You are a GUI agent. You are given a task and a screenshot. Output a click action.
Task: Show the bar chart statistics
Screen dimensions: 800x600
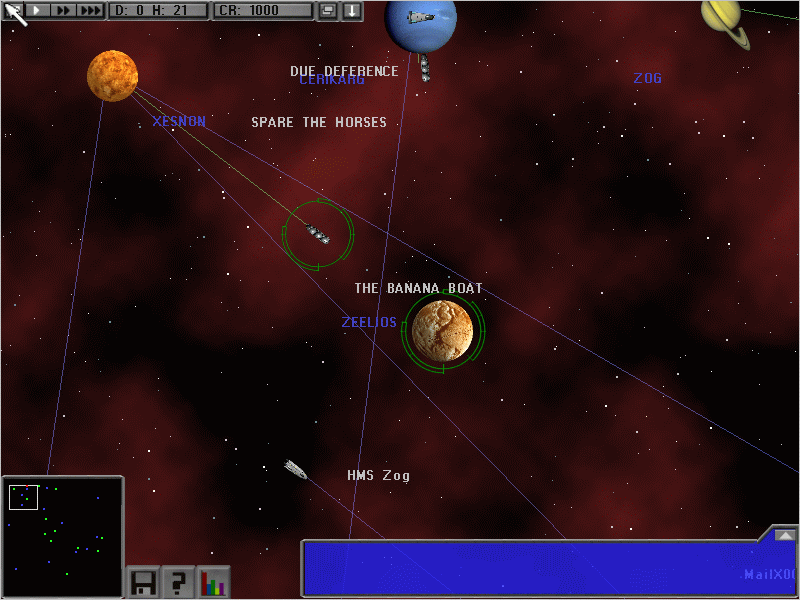(214, 583)
